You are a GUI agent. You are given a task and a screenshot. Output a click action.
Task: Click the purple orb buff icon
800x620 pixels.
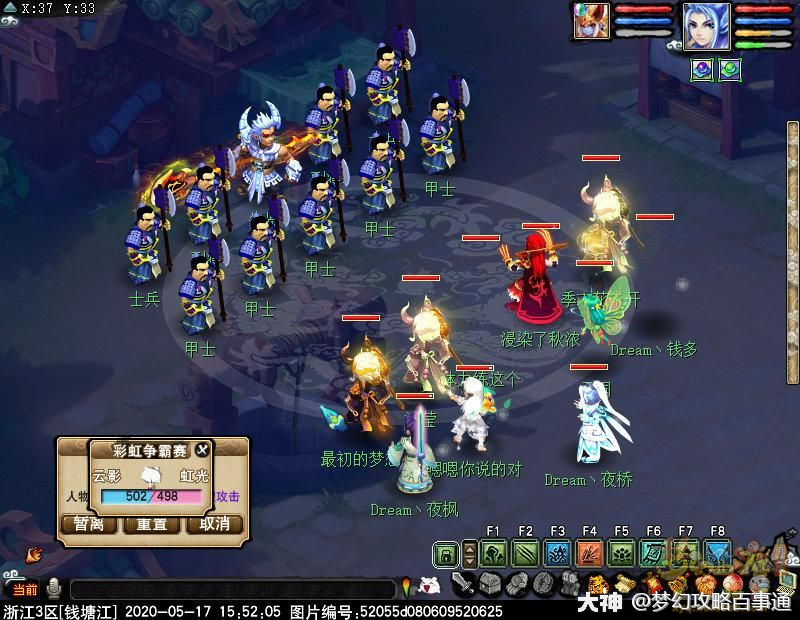pos(703,70)
